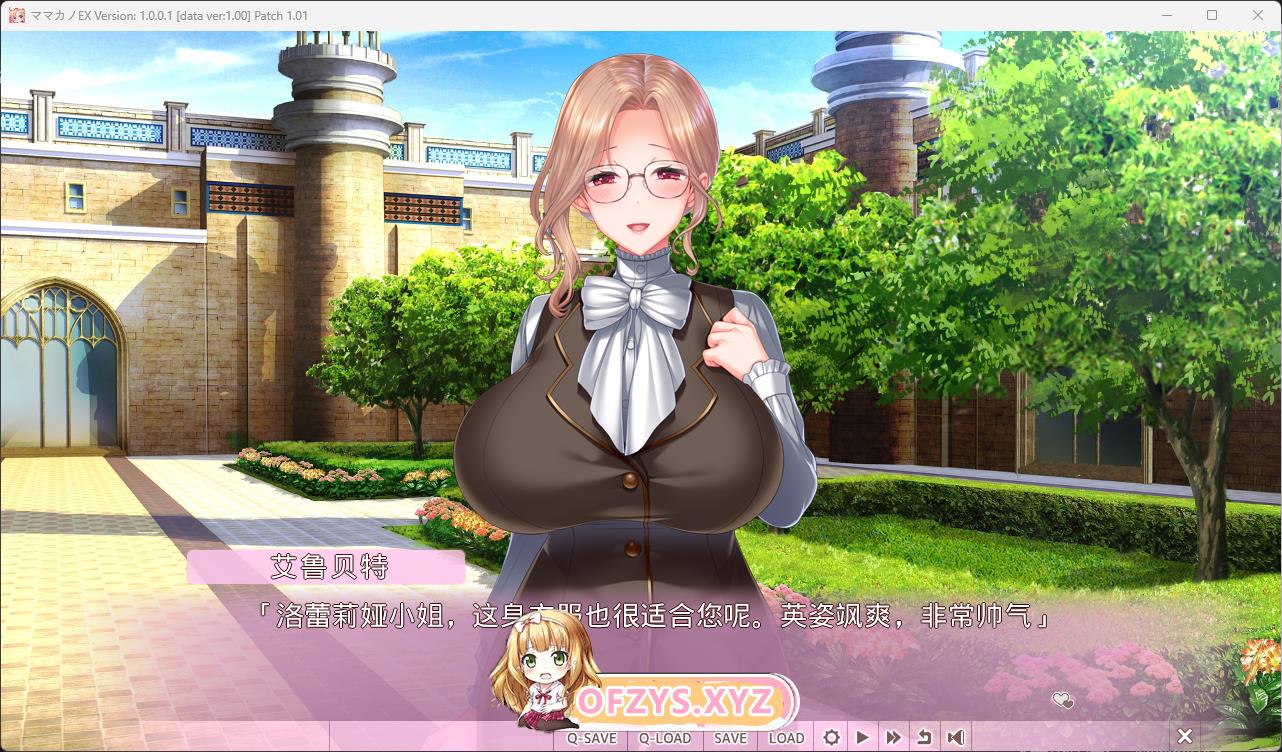
Task: Hide the dialogue box with the X
Action: click(1185, 738)
